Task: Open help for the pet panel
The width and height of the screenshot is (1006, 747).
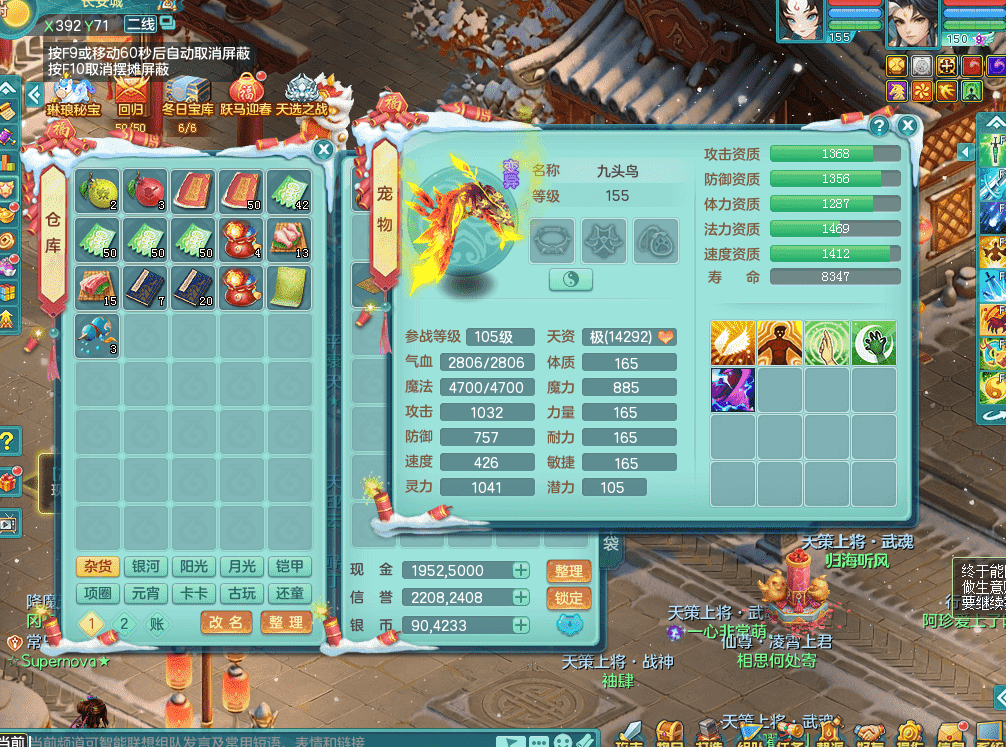Action: (879, 126)
